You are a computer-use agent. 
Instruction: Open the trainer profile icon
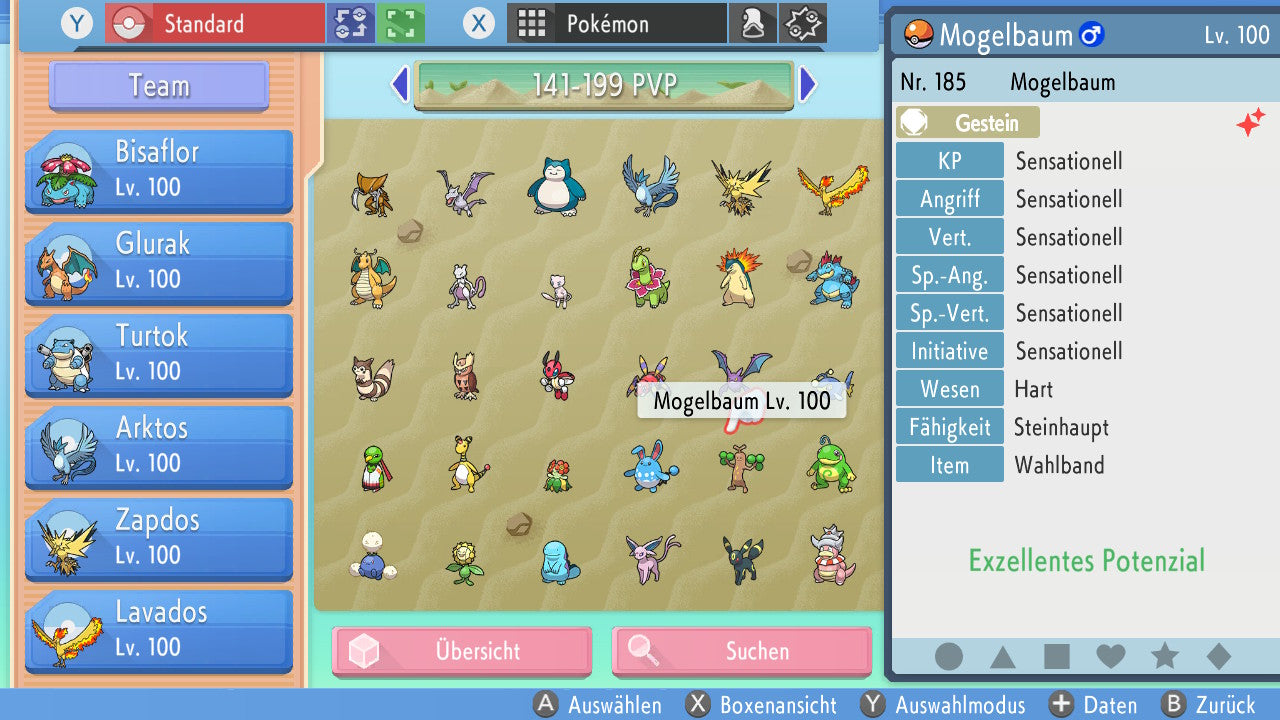click(753, 22)
